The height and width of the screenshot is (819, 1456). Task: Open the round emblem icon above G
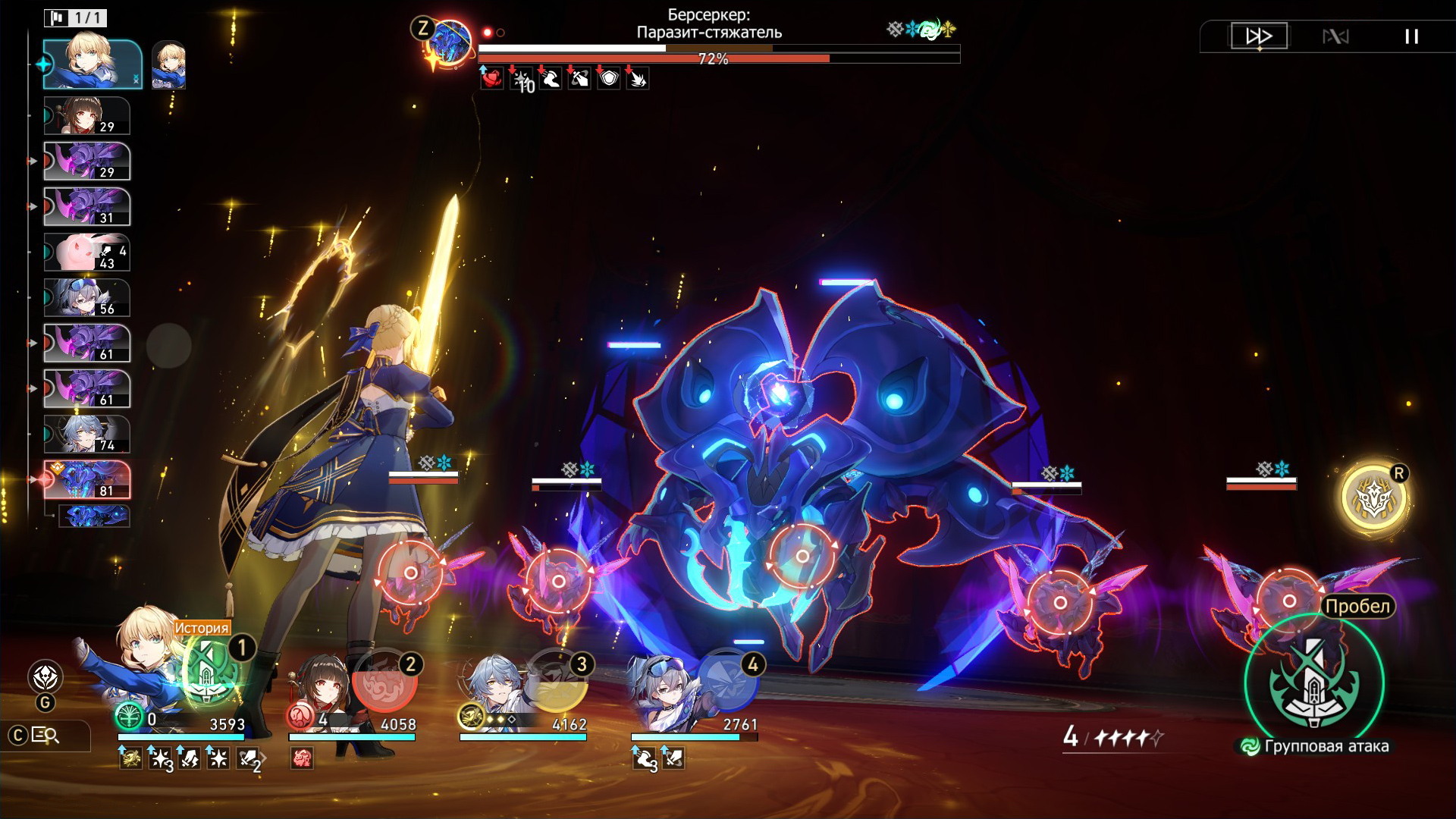tap(45, 676)
